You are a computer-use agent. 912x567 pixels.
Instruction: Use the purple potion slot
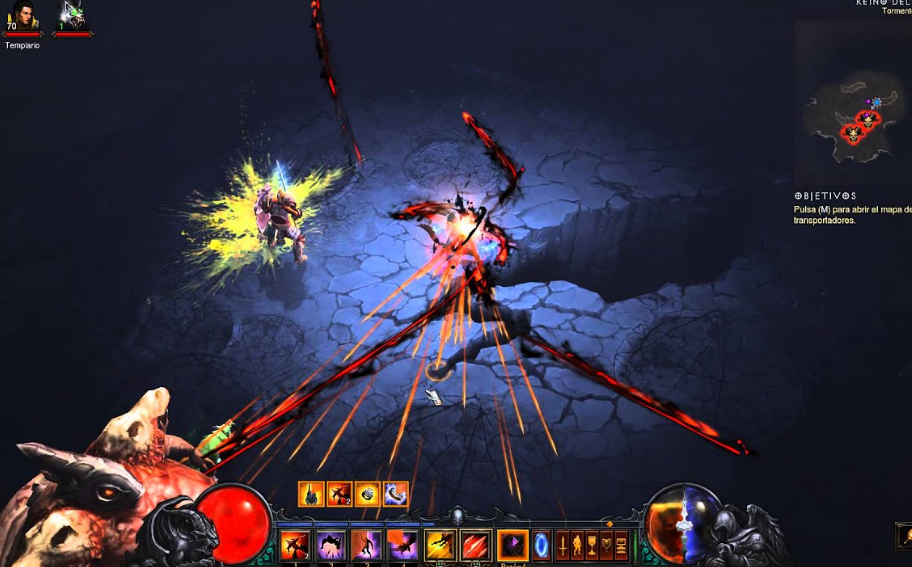512,545
